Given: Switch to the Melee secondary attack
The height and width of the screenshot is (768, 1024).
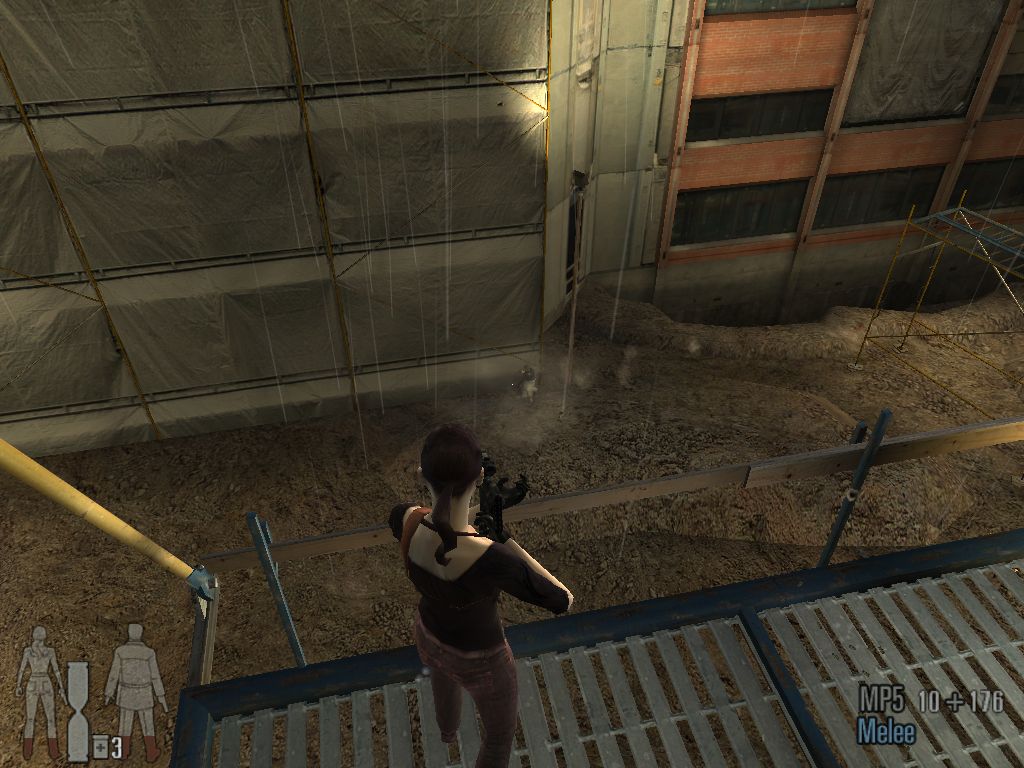Looking at the screenshot, I should tap(886, 732).
